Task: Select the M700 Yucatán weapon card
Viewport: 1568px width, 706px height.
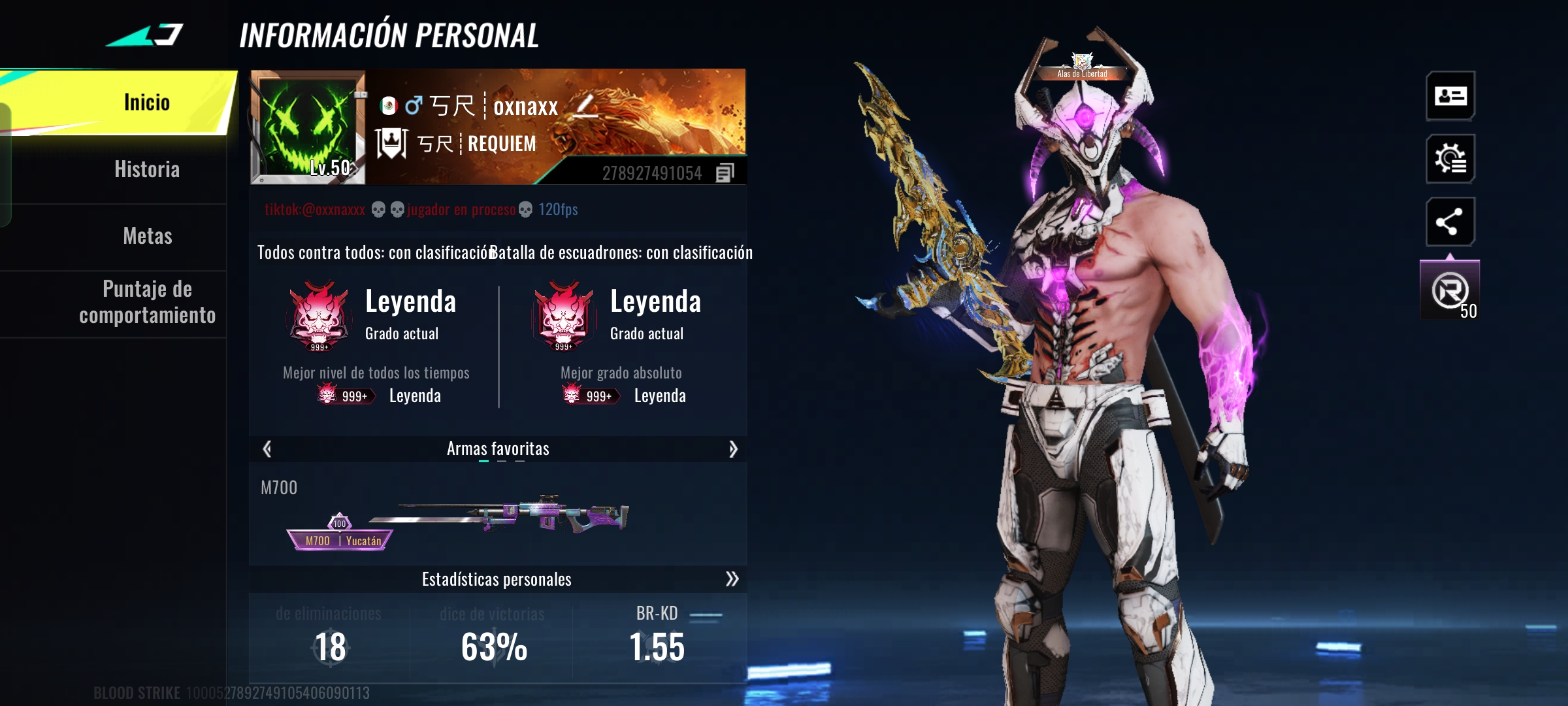Action: tap(457, 516)
